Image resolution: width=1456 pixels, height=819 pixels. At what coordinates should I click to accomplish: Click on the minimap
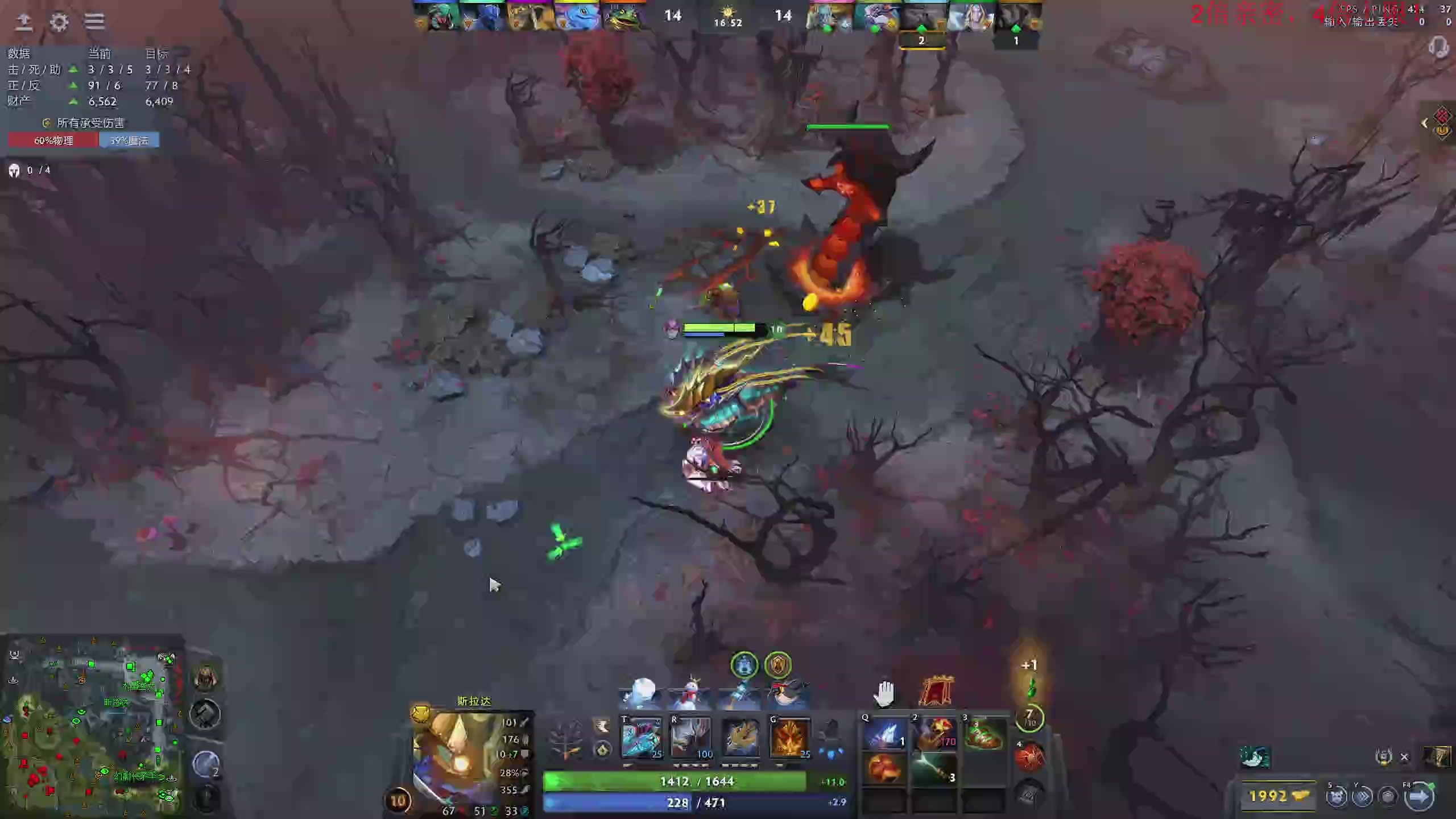pos(92,728)
